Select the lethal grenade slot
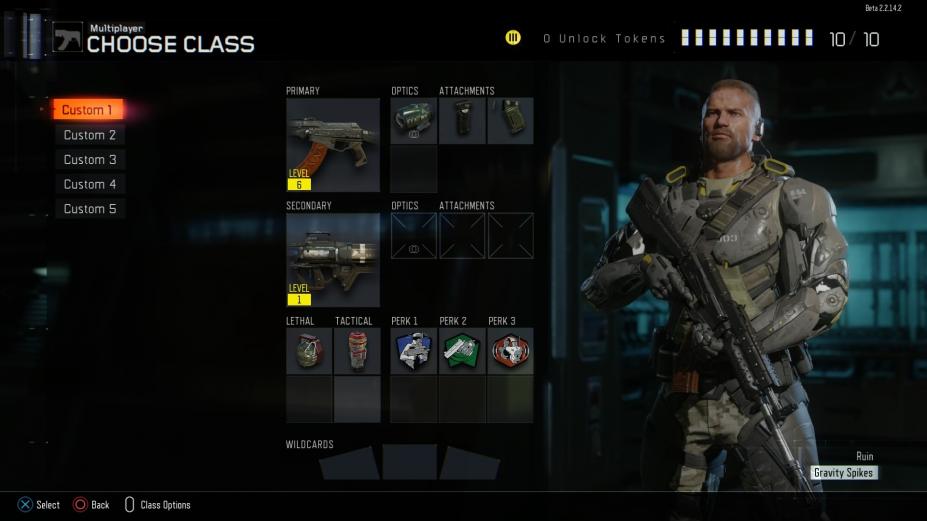The image size is (927, 521). (309, 351)
